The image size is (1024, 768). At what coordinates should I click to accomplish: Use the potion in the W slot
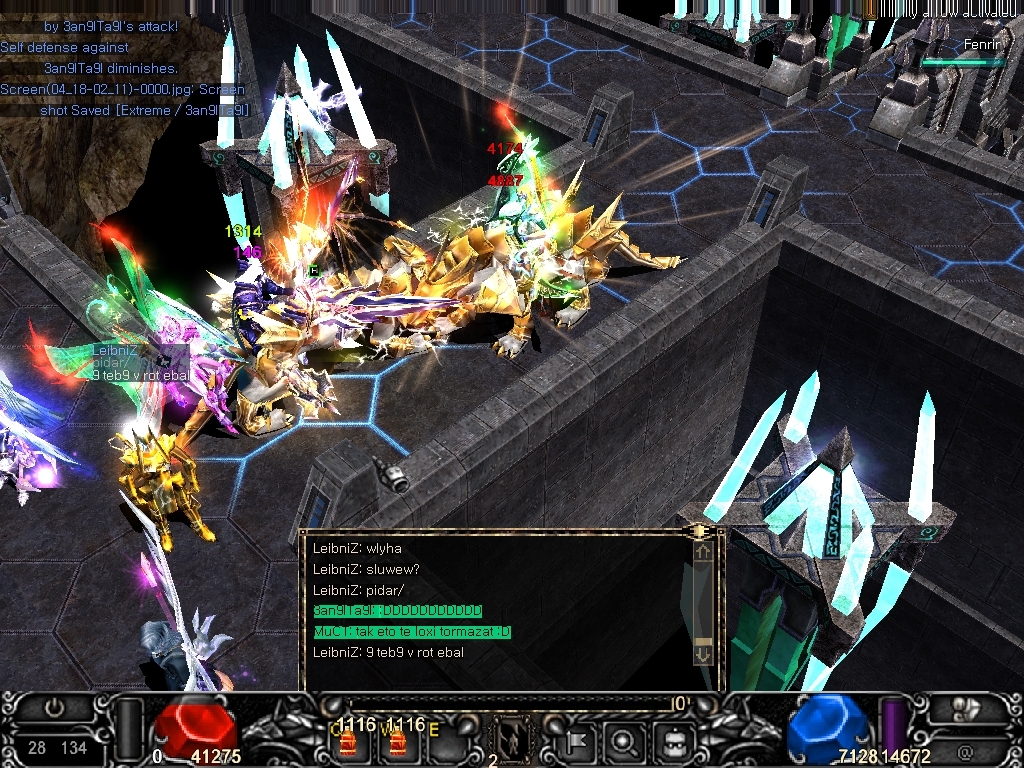397,743
